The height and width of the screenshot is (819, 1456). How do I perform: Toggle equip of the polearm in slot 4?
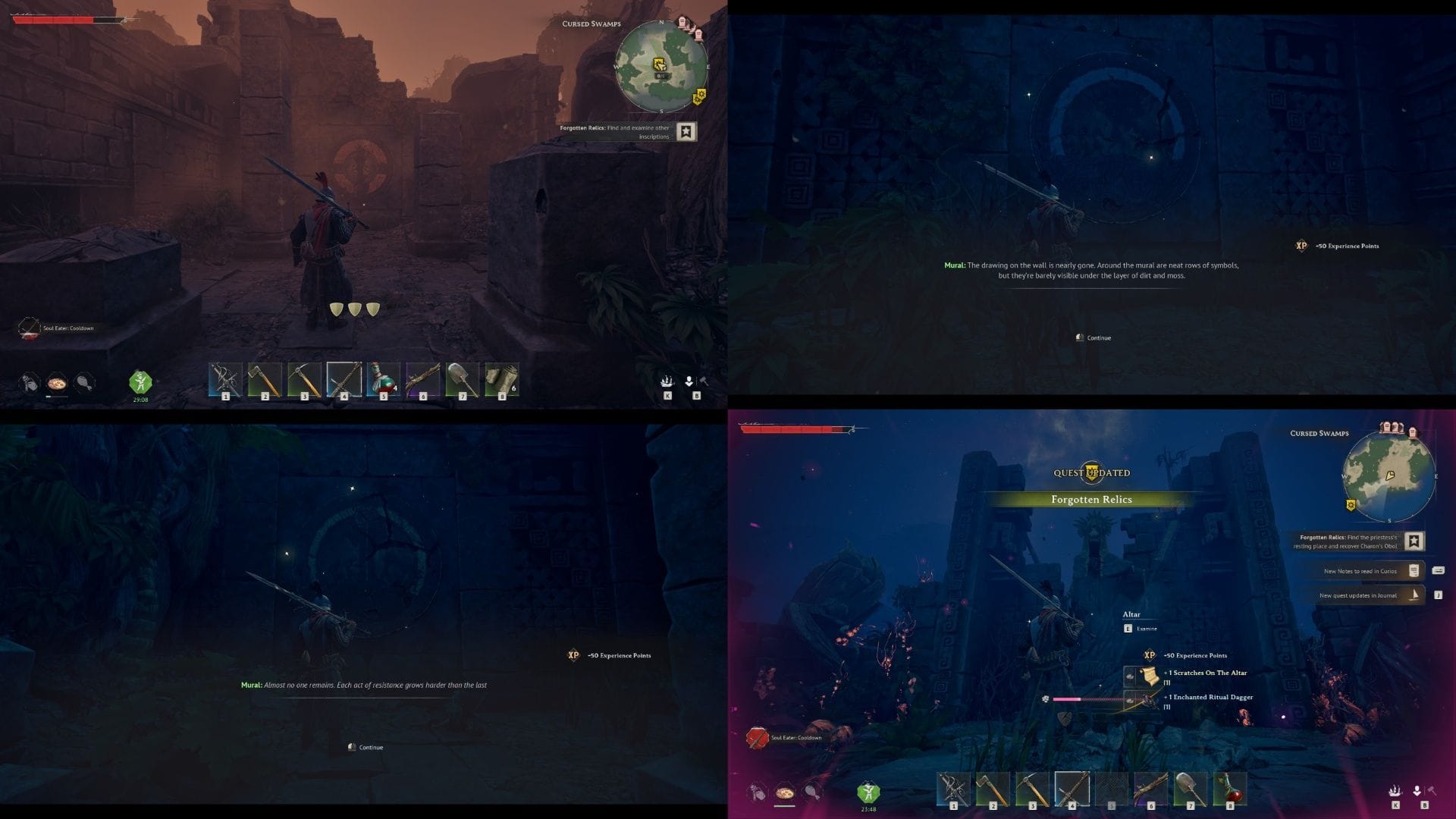click(344, 379)
